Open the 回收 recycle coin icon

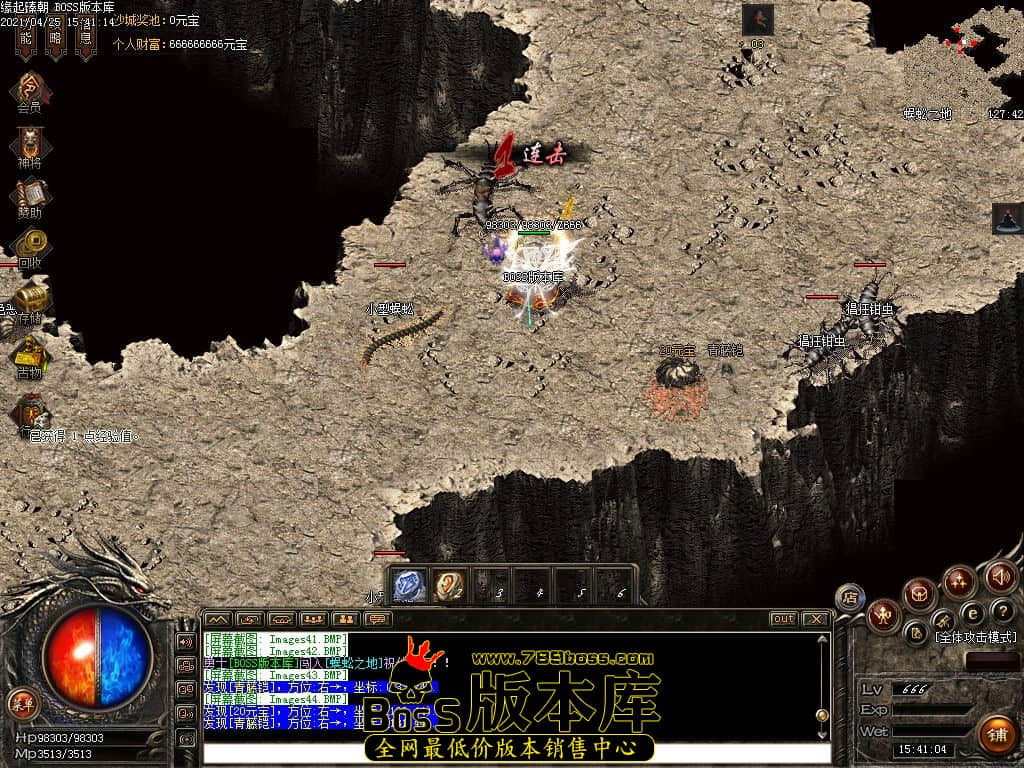(30, 243)
